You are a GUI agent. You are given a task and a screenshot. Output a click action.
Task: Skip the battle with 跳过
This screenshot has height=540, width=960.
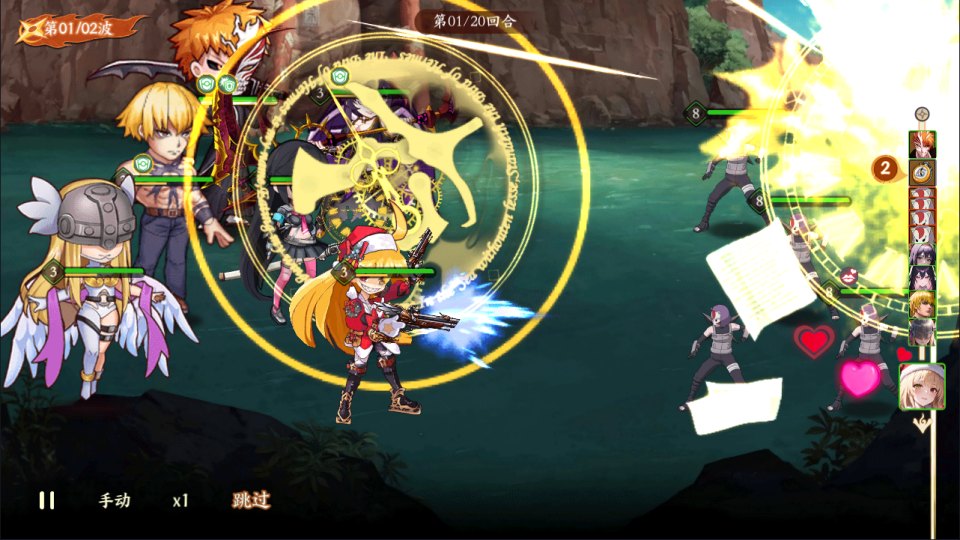(x=251, y=500)
